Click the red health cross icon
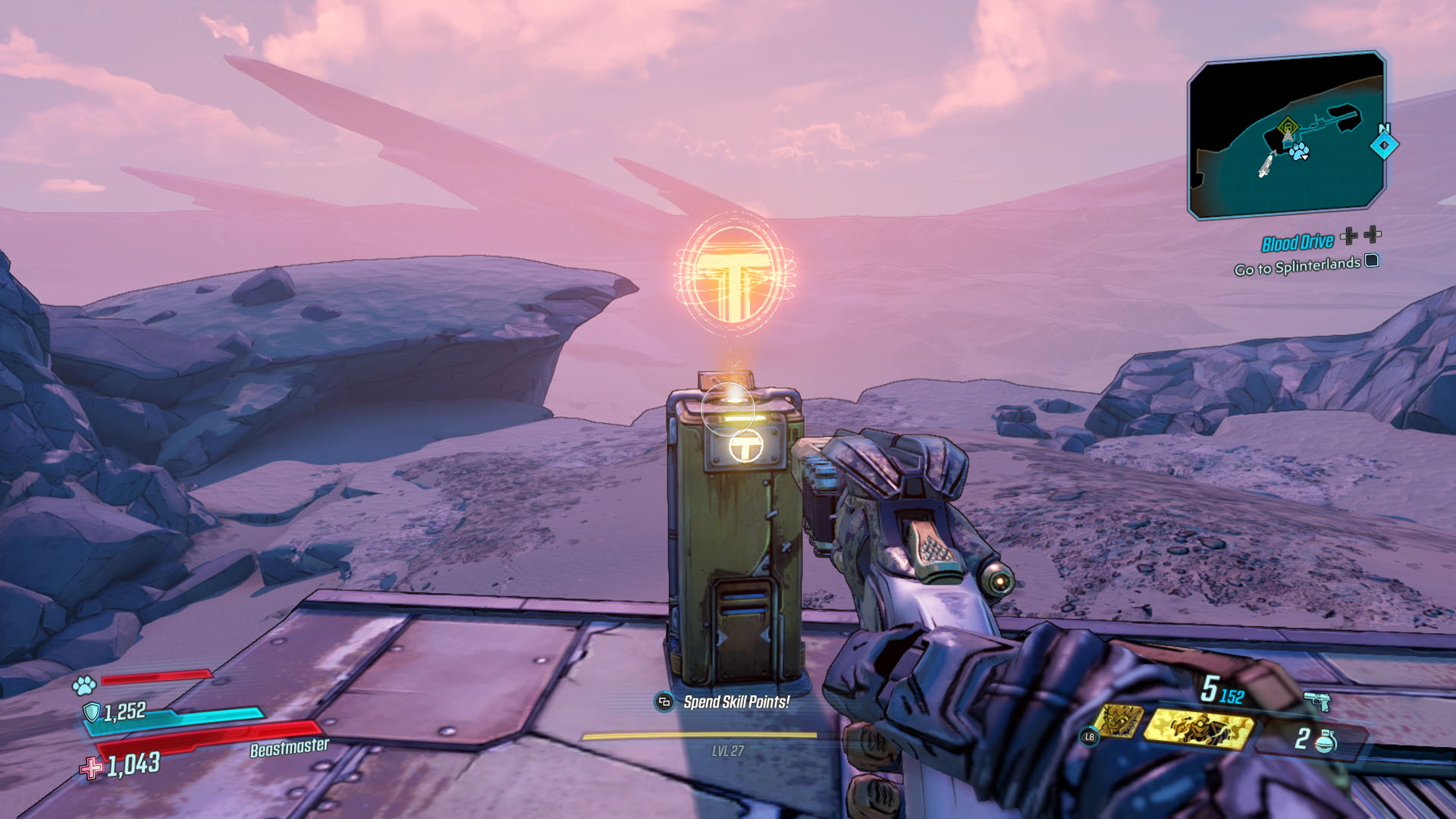Screen dimensions: 1456x819 (x=92, y=768)
